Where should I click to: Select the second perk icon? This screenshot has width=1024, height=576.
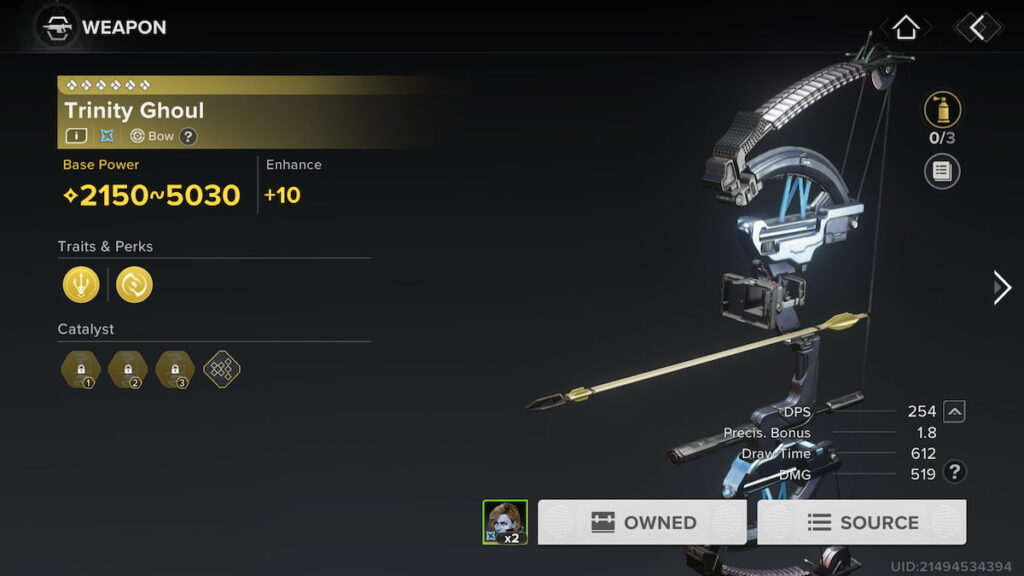click(x=134, y=285)
